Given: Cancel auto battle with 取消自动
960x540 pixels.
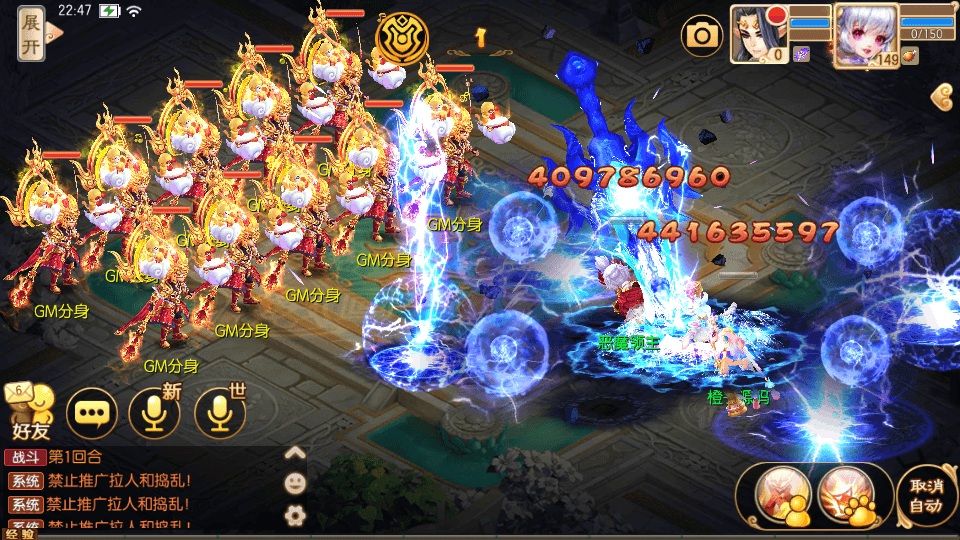Looking at the screenshot, I should click(x=925, y=495).
